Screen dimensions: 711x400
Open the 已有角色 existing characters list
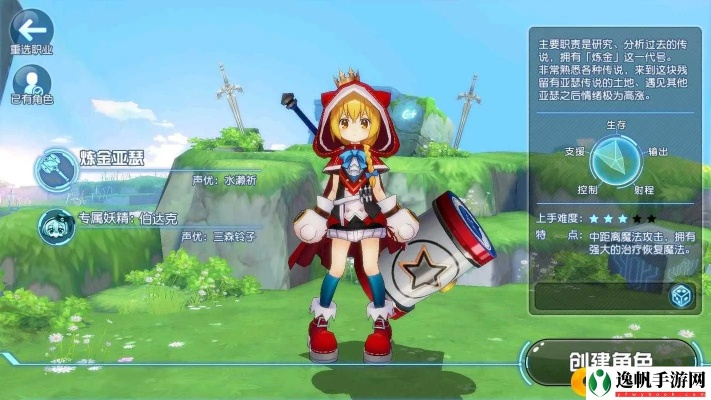31,80
